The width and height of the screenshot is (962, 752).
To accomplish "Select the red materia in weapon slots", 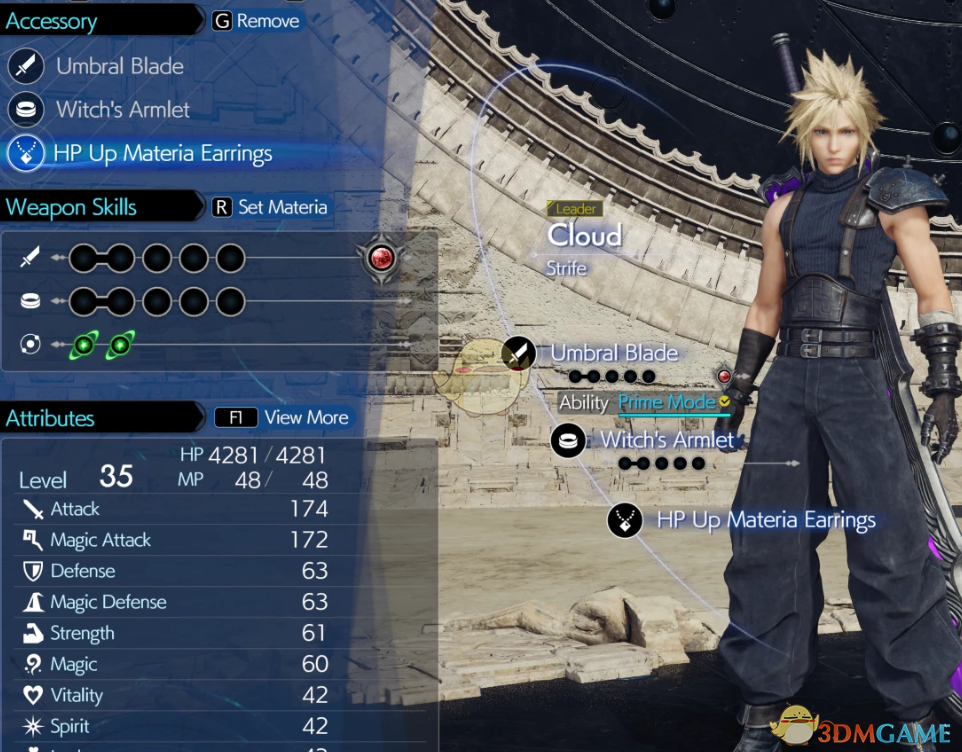I will 381,259.
